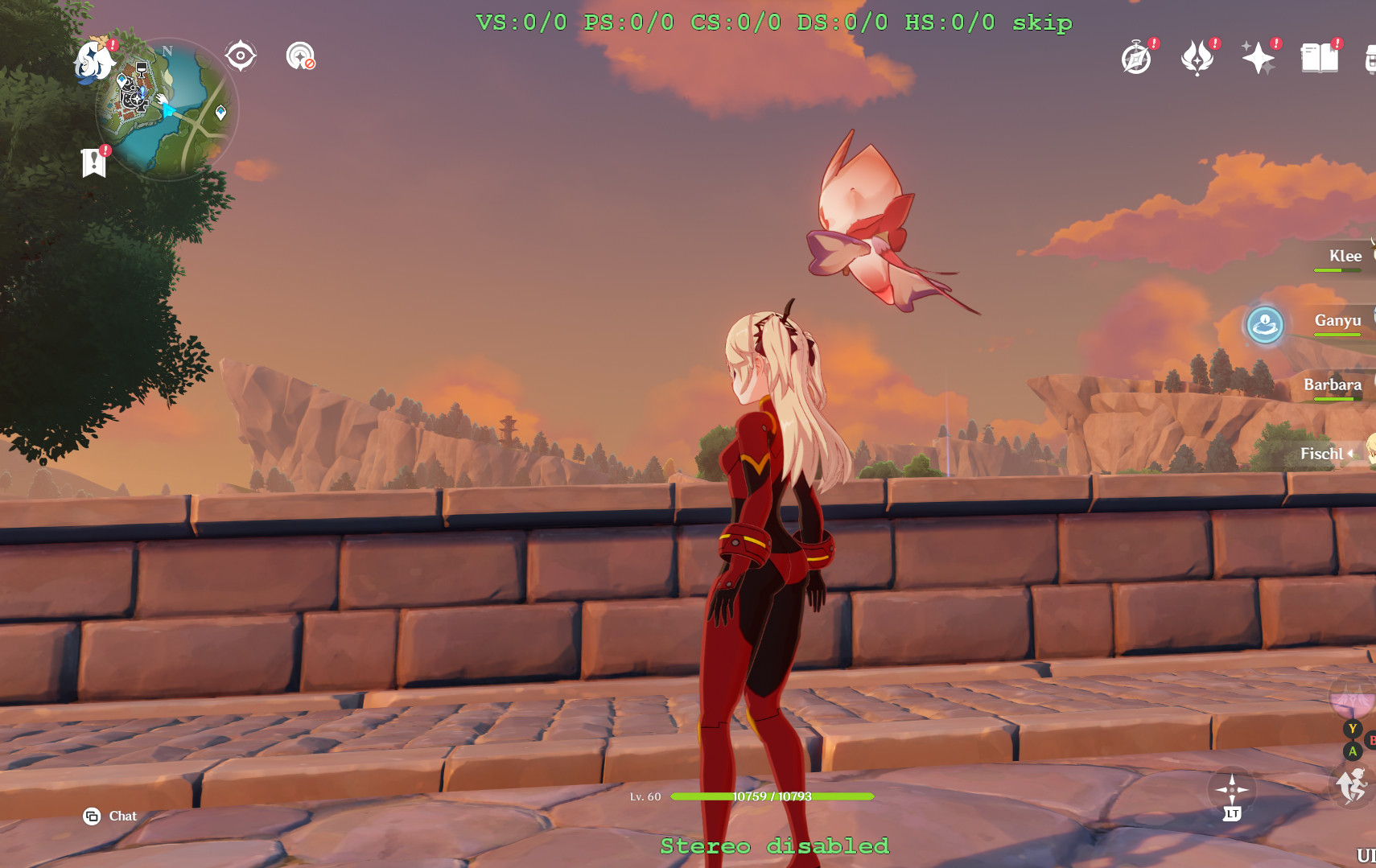The image size is (1376, 868).
Task: Open the Chat box
Action: (111, 817)
